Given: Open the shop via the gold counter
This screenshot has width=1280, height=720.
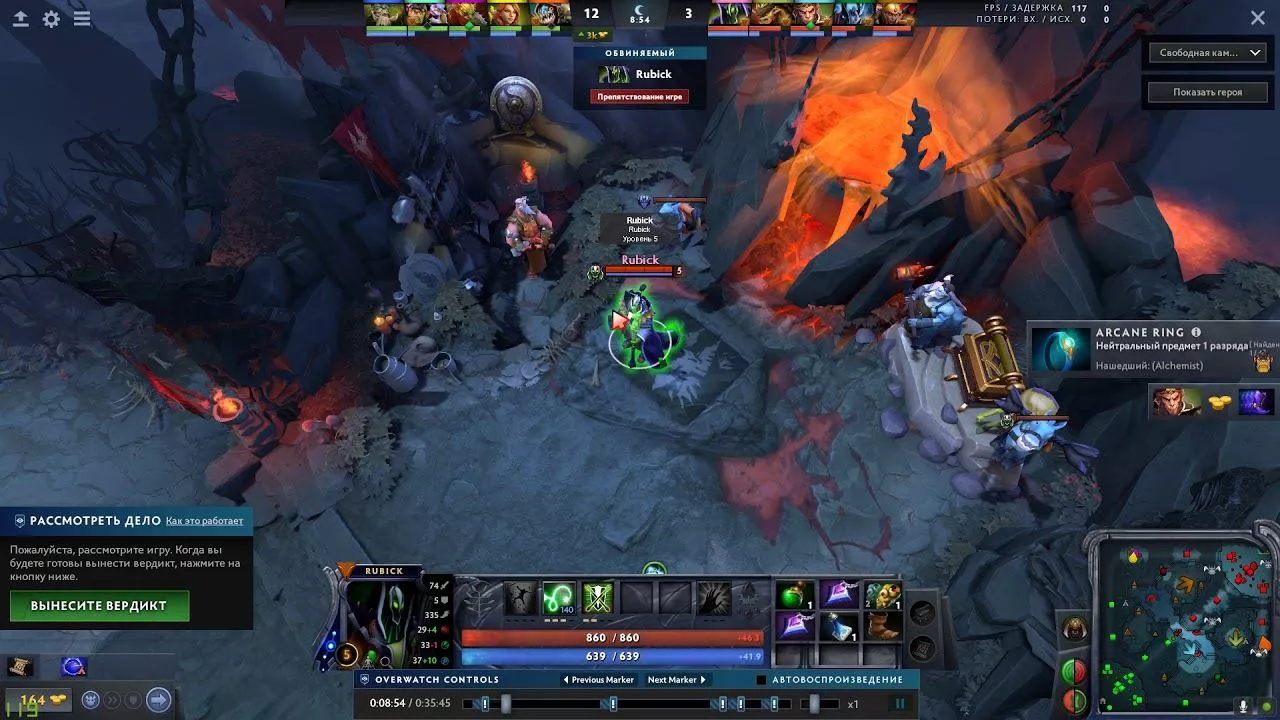Looking at the screenshot, I should 38,700.
